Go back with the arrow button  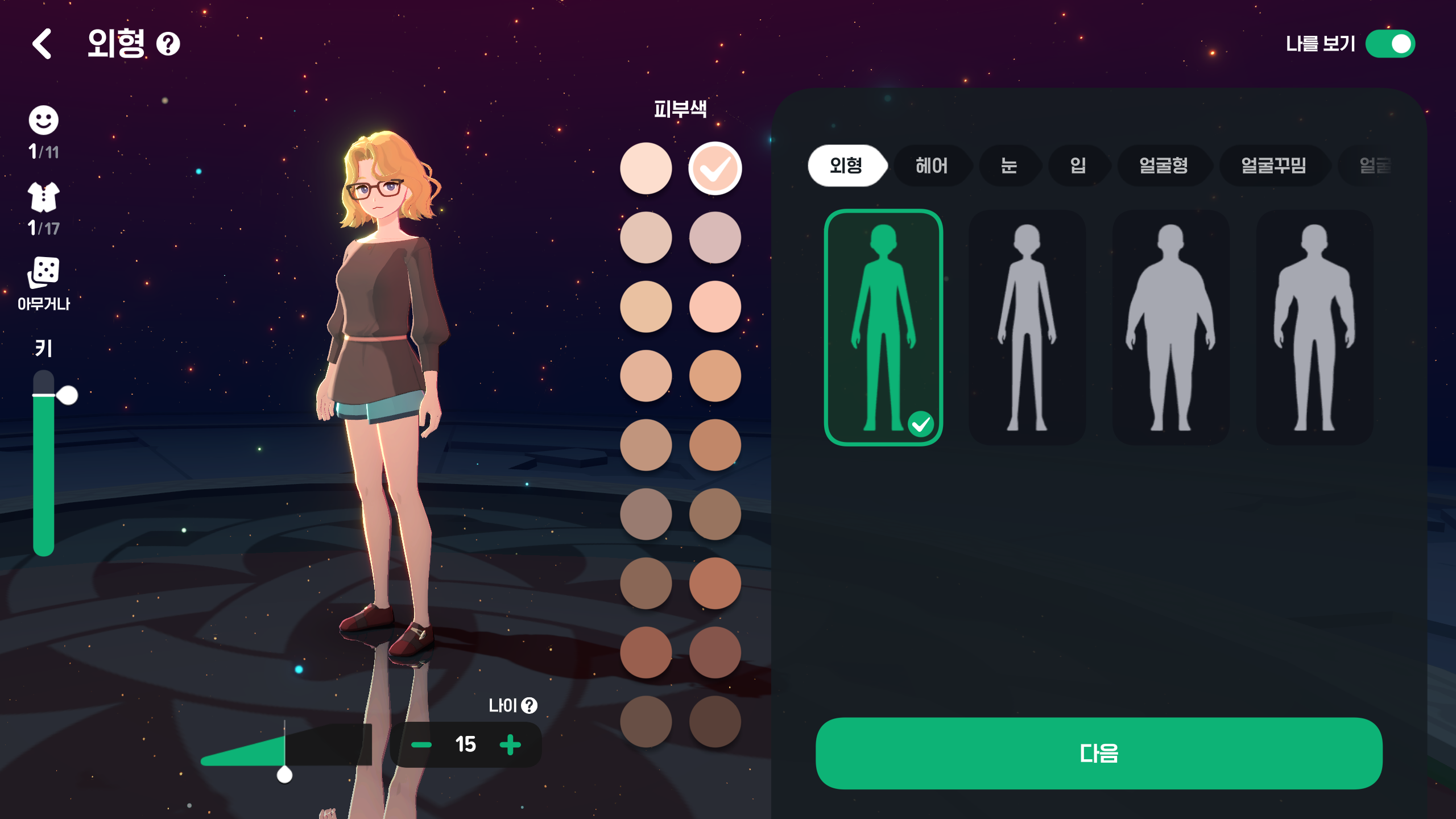(42, 44)
